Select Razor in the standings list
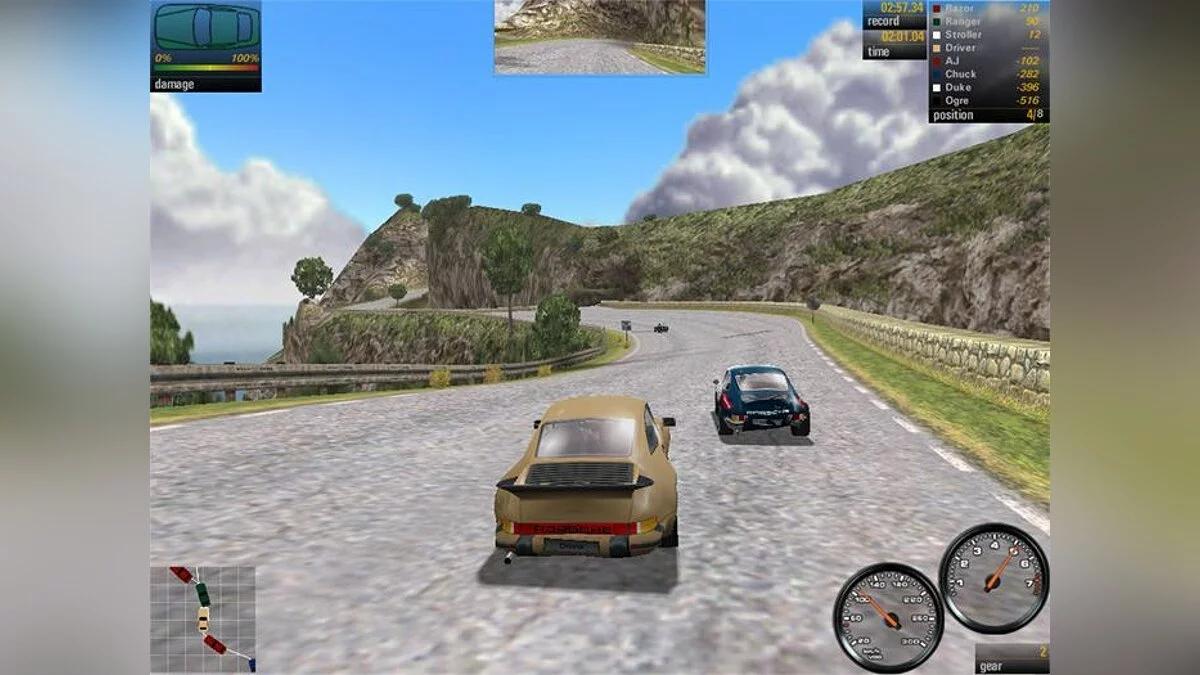Viewport: 1200px width, 675px height. (x=988, y=8)
